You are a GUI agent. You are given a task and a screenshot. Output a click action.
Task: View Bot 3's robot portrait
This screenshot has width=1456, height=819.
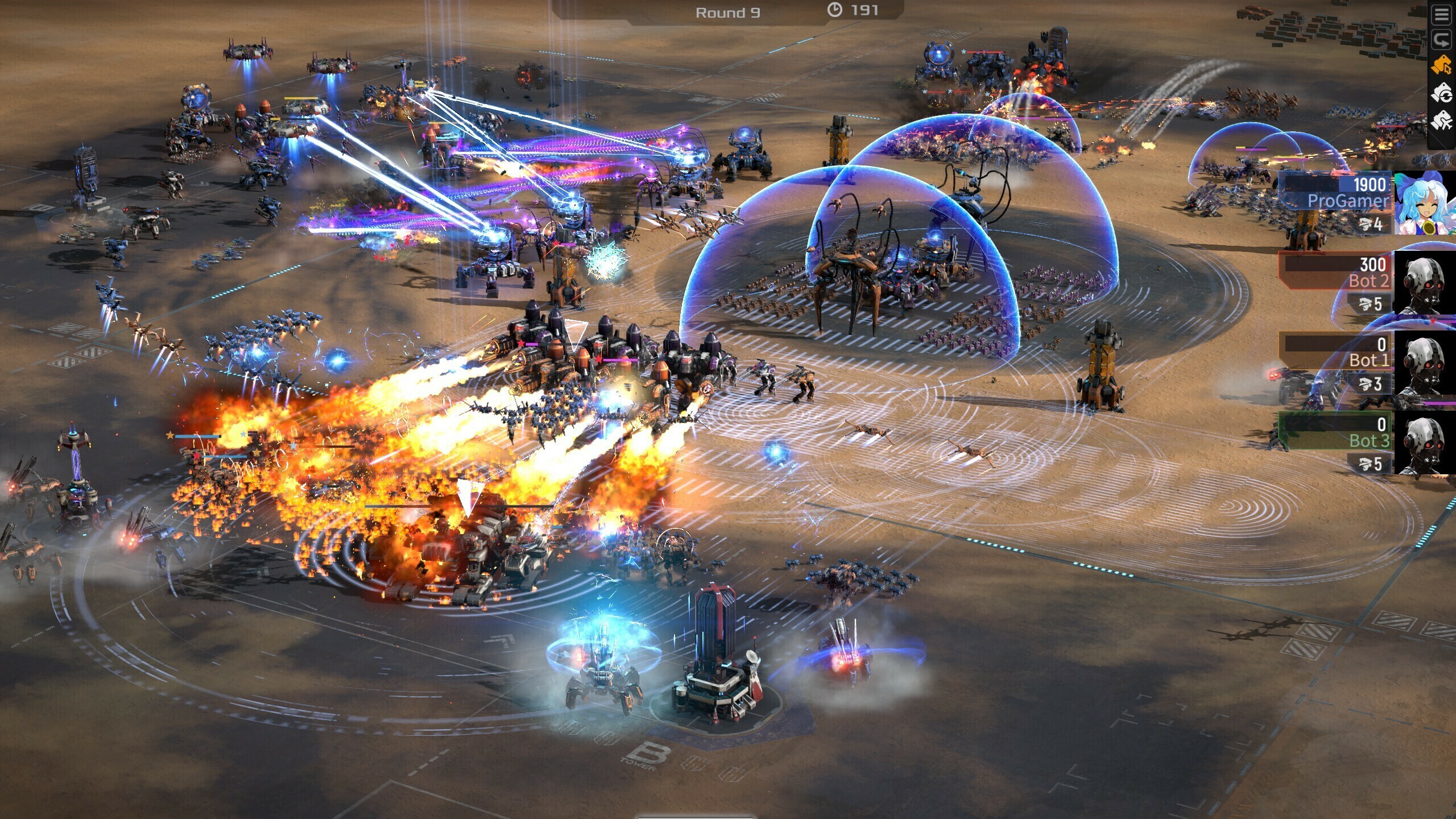pyautogui.click(x=1425, y=443)
